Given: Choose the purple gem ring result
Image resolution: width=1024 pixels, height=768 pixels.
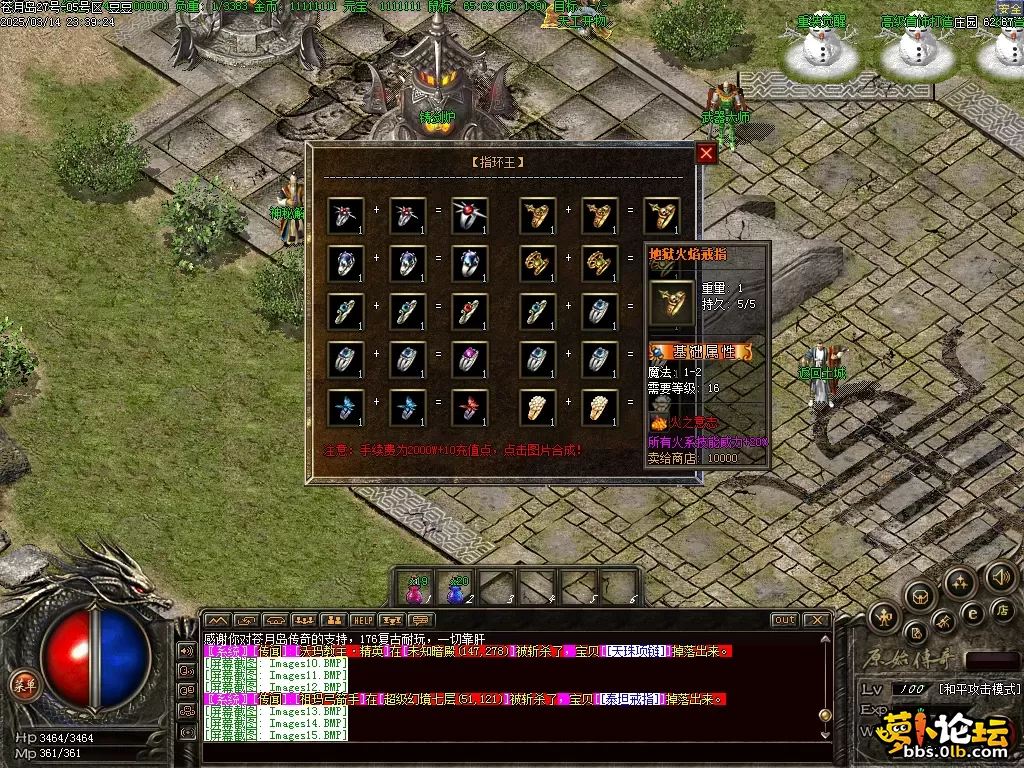Looking at the screenshot, I should pyautogui.click(x=470, y=359).
